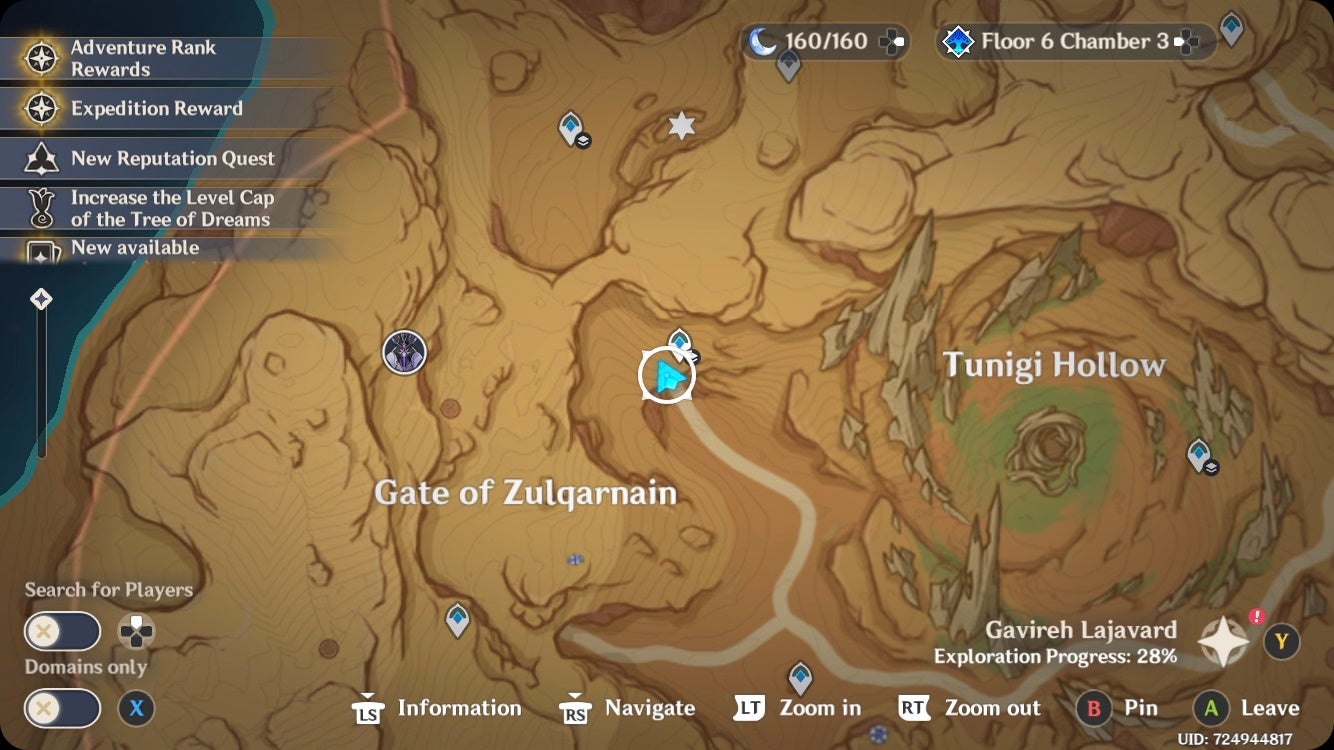Click the blue player position arrow

(x=668, y=377)
